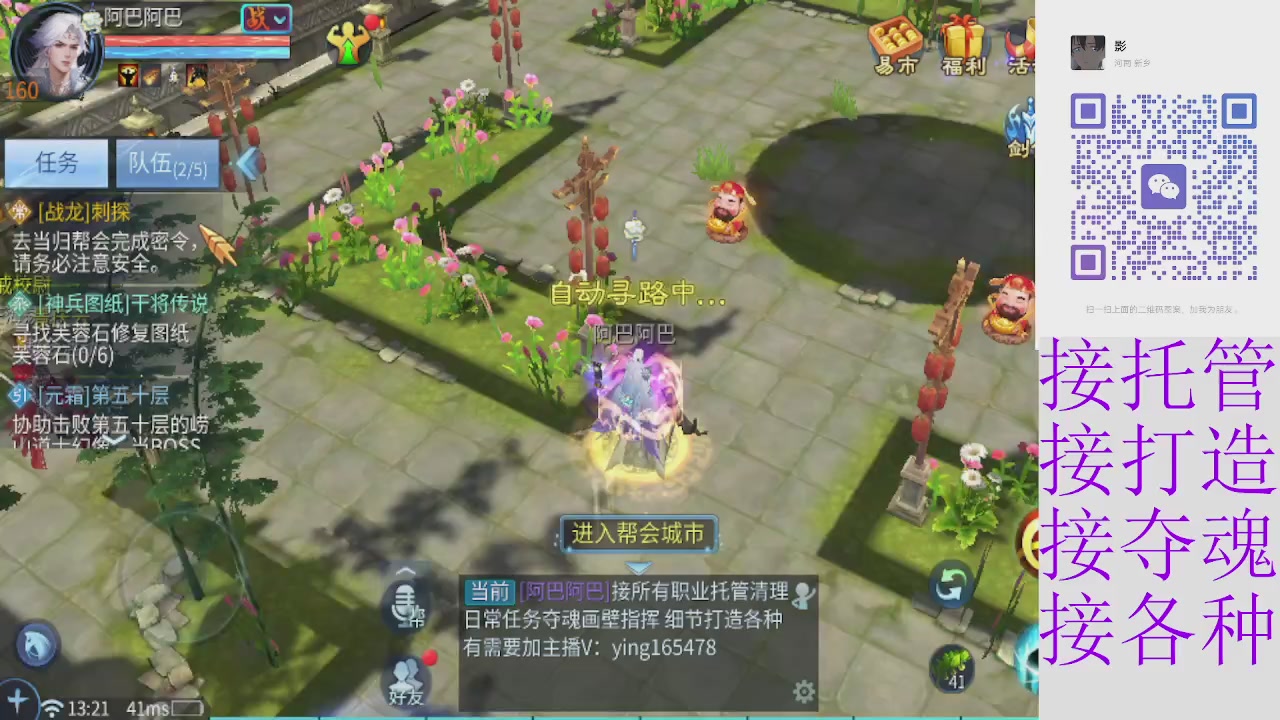
Task: Open the 活动 events icon
Action: click(x=1022, y=45)
